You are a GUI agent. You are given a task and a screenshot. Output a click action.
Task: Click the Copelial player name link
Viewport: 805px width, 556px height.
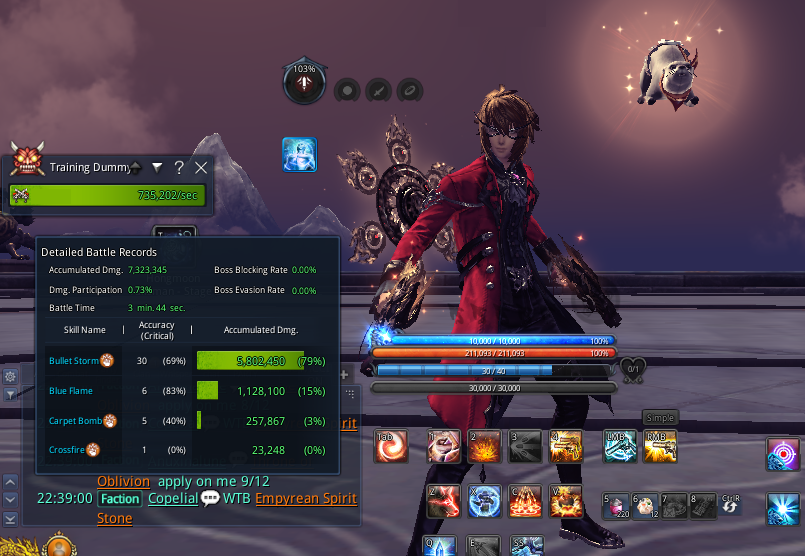[x=172, y=498]
